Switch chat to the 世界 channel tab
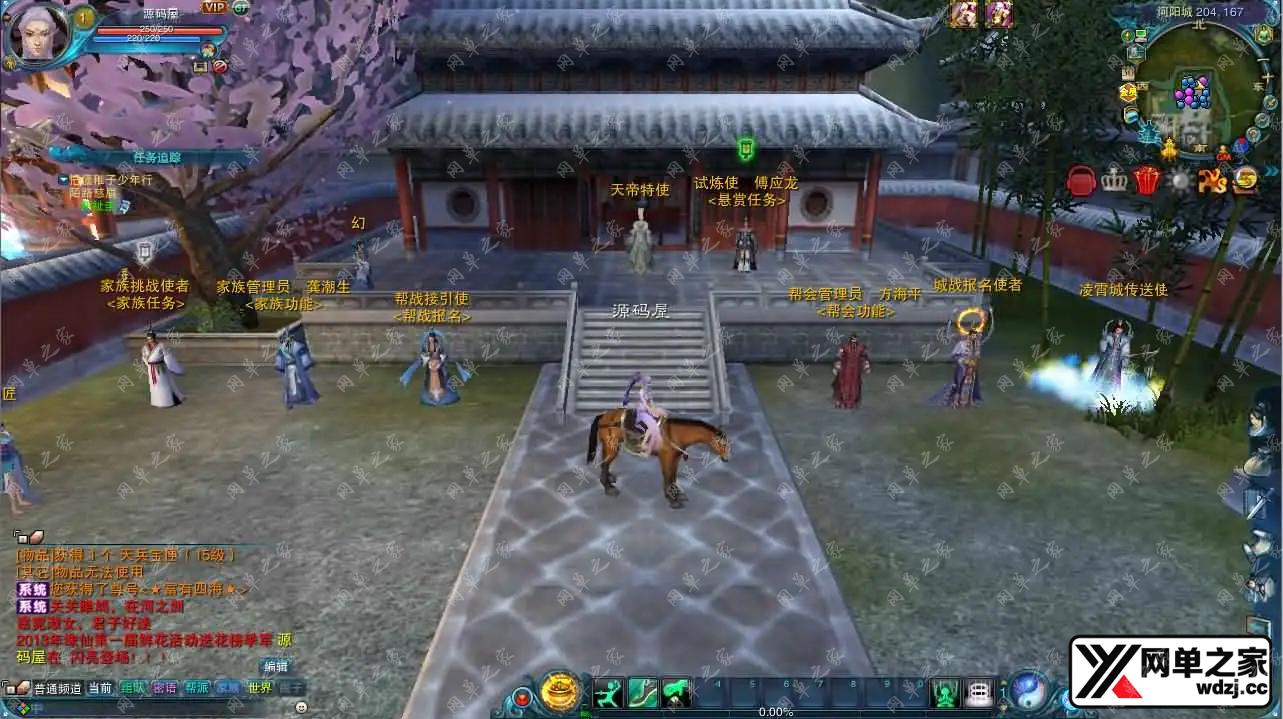 pos(260,688)
